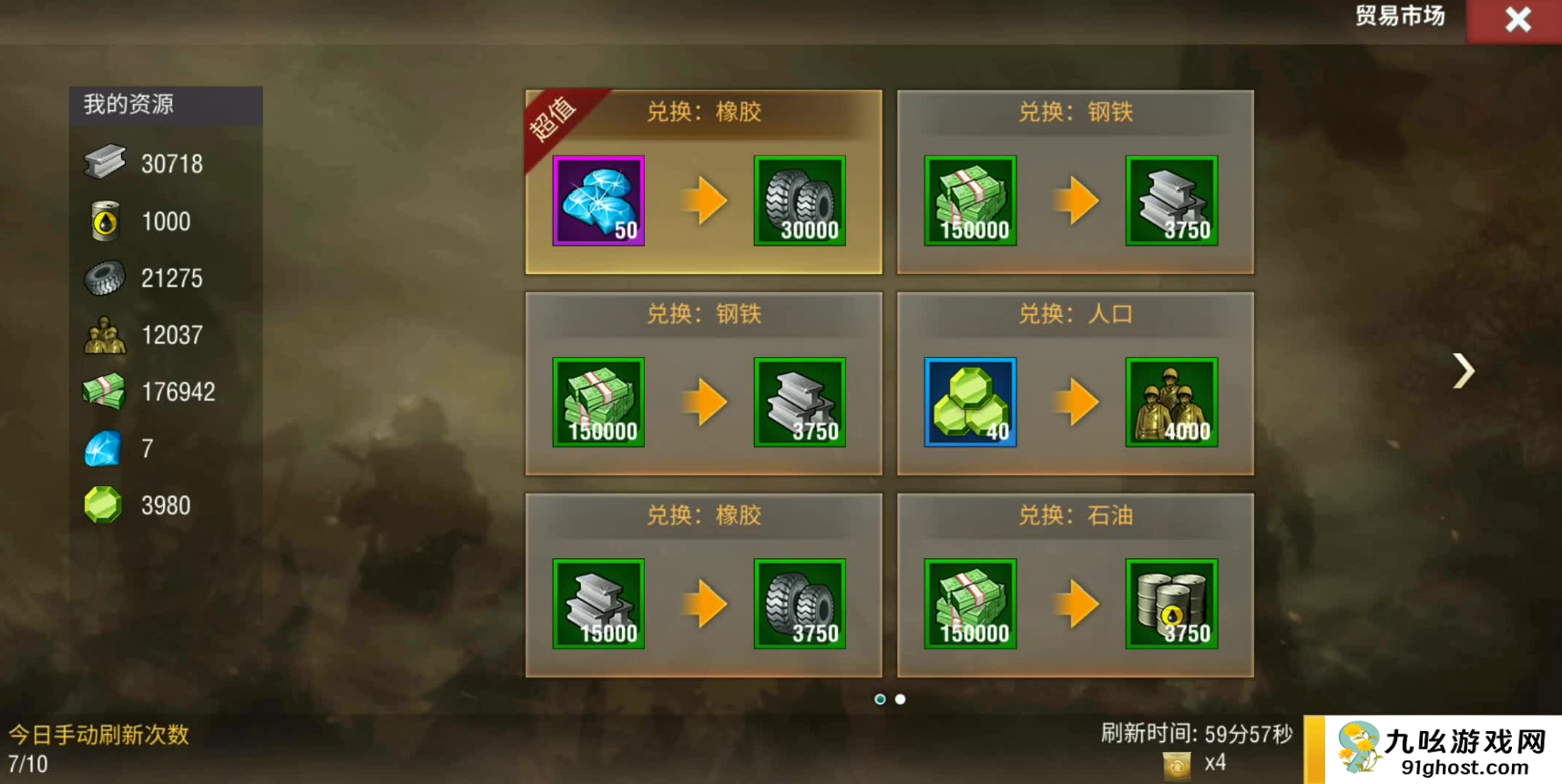
Task: Go to the next page of trades
Action: tap(1463, 371)
